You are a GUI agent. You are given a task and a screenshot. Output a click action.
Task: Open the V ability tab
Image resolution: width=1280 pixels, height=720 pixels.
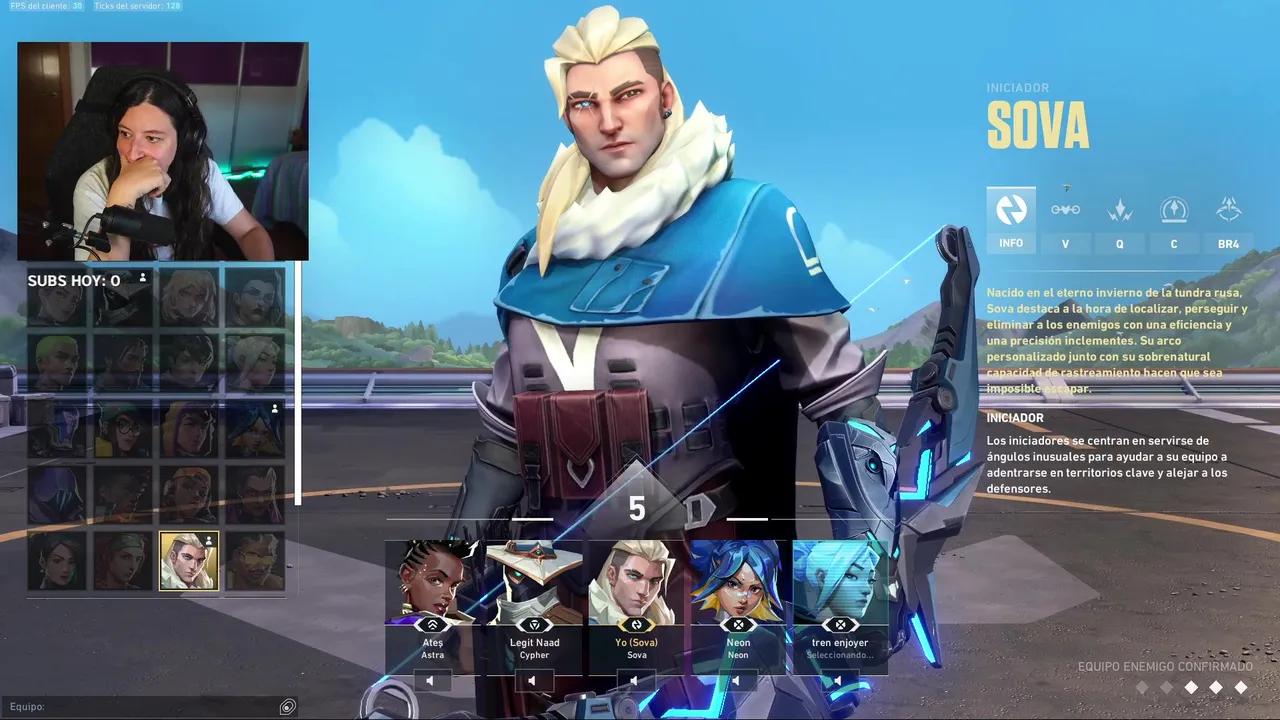pyautogui.click(x=1065, y=222)
